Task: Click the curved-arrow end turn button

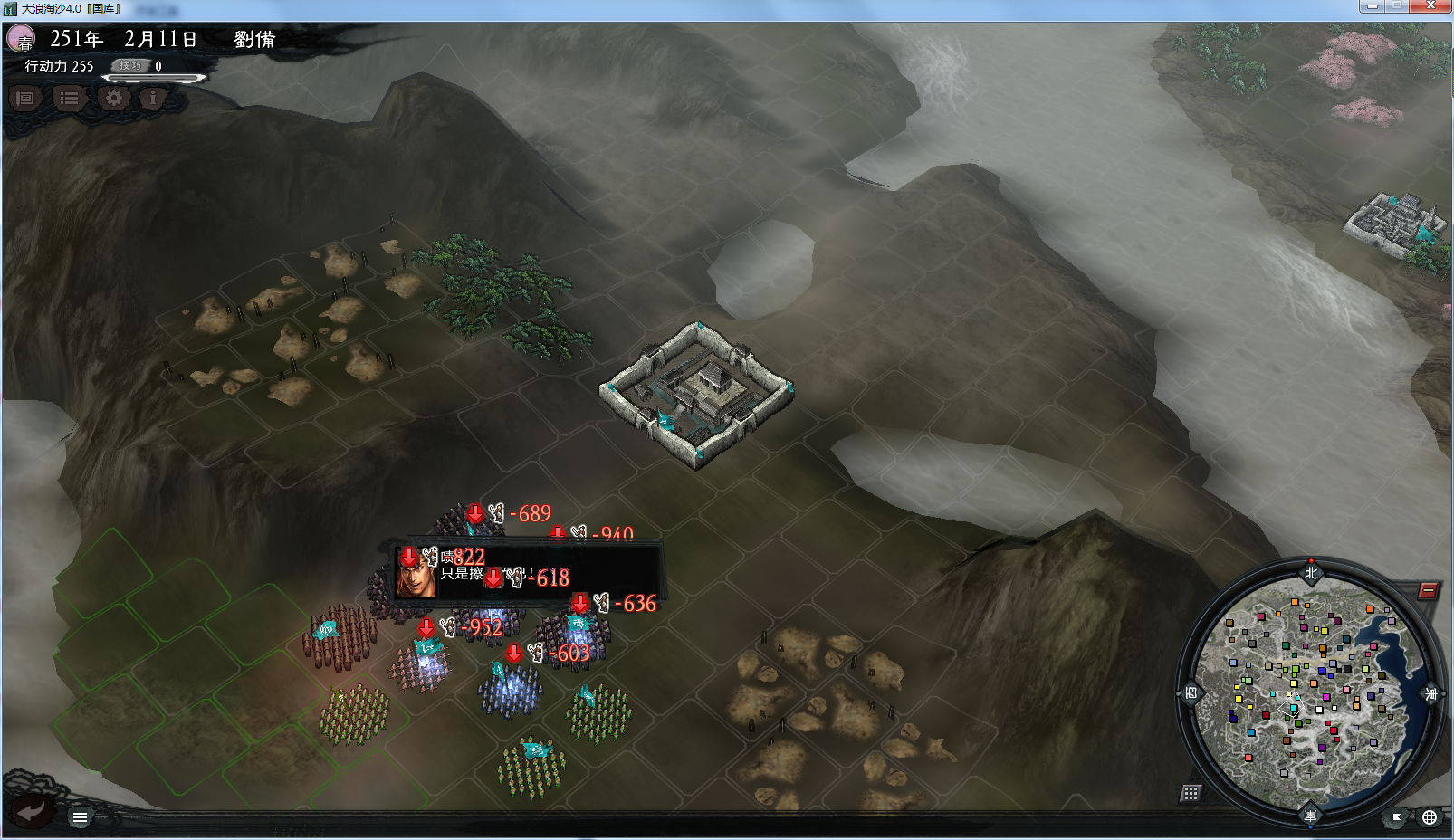Action: pyautogui.click(x=32, y=810)
